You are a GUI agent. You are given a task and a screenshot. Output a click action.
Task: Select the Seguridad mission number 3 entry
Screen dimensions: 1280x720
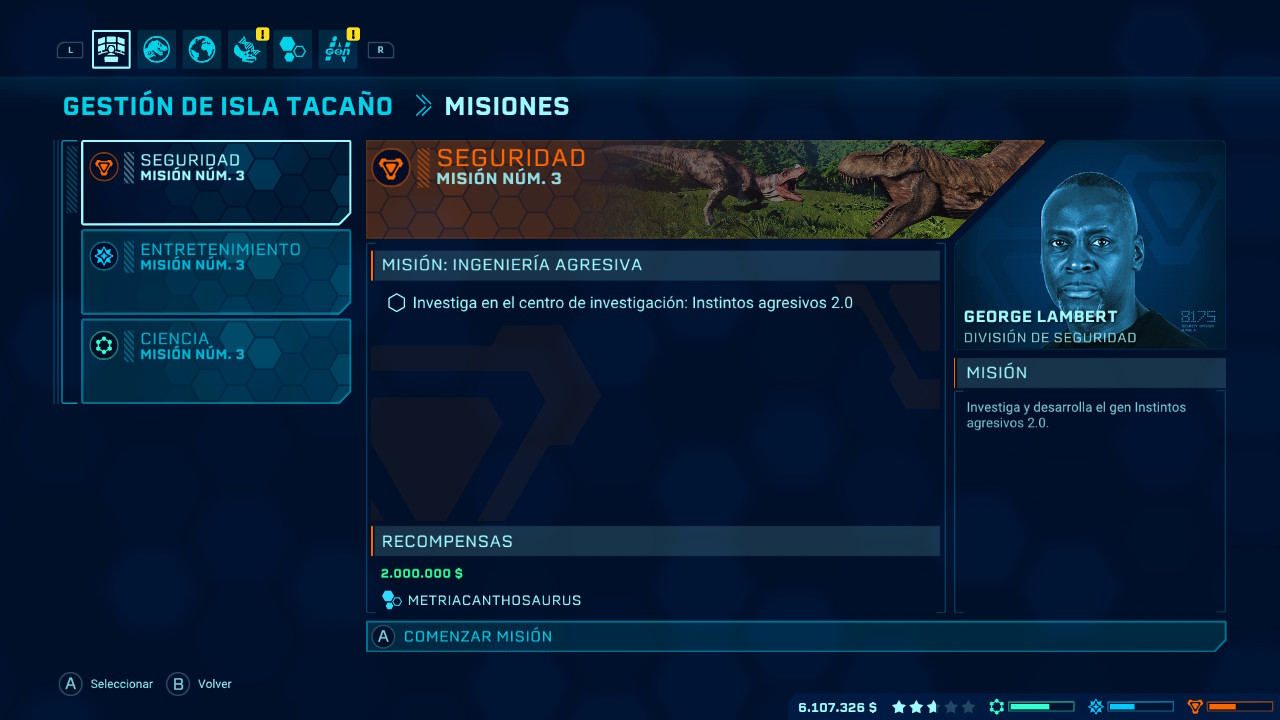click(x=216, y=182)
